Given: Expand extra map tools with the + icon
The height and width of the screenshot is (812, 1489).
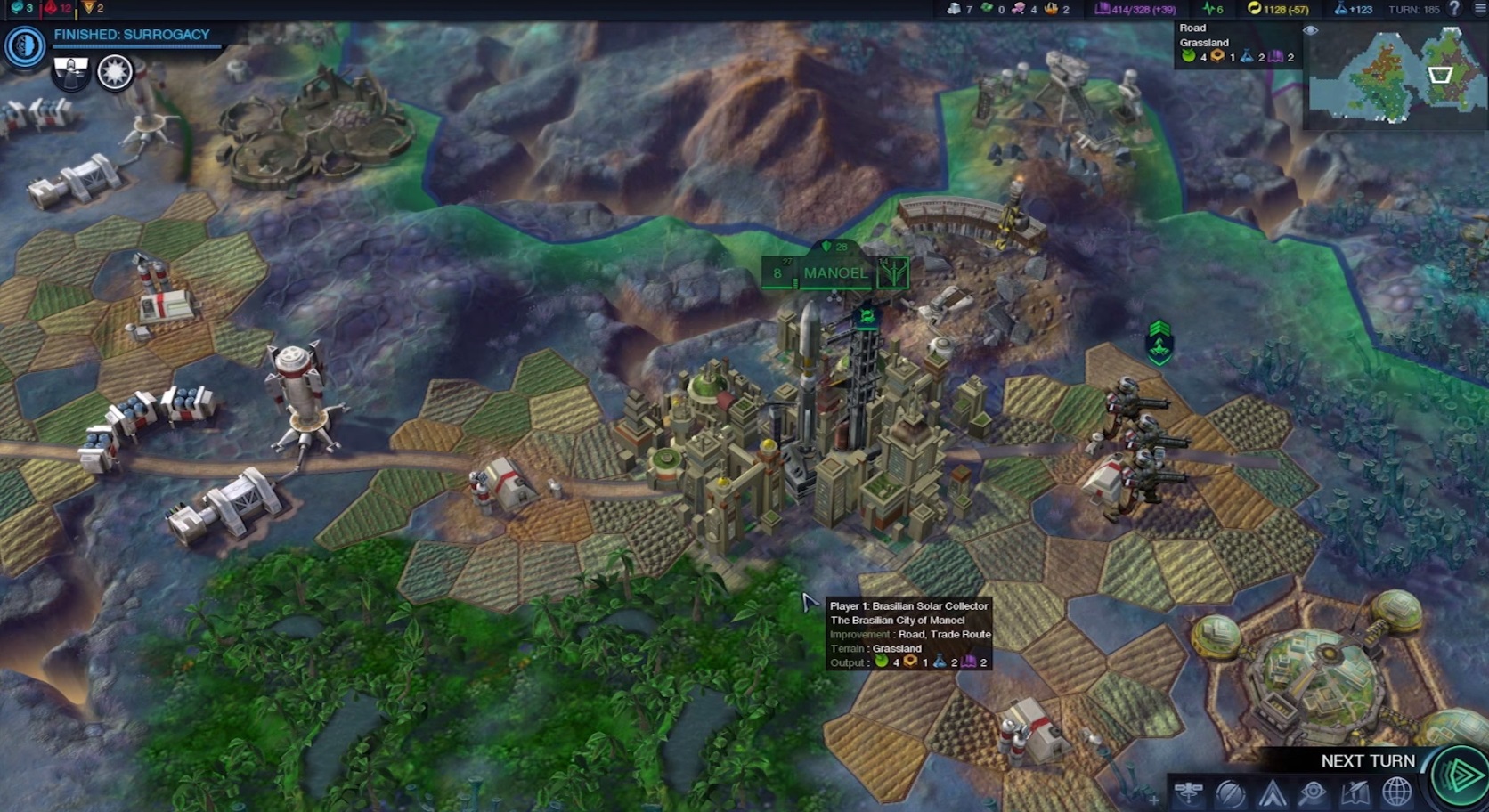Looking at the screenshot, I should point(1154,799).
